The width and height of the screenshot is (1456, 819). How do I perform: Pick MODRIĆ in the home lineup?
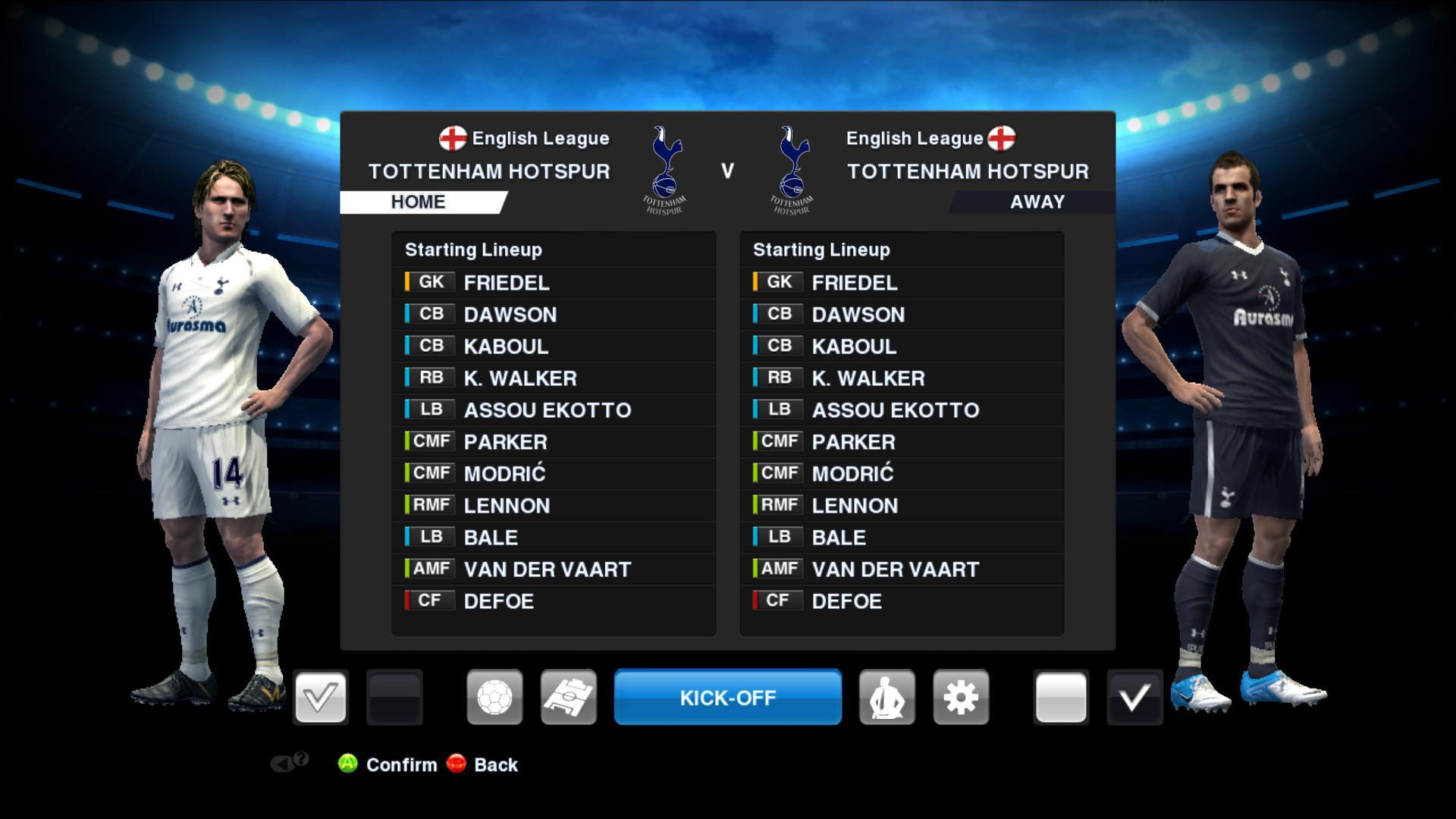point(504,474)
